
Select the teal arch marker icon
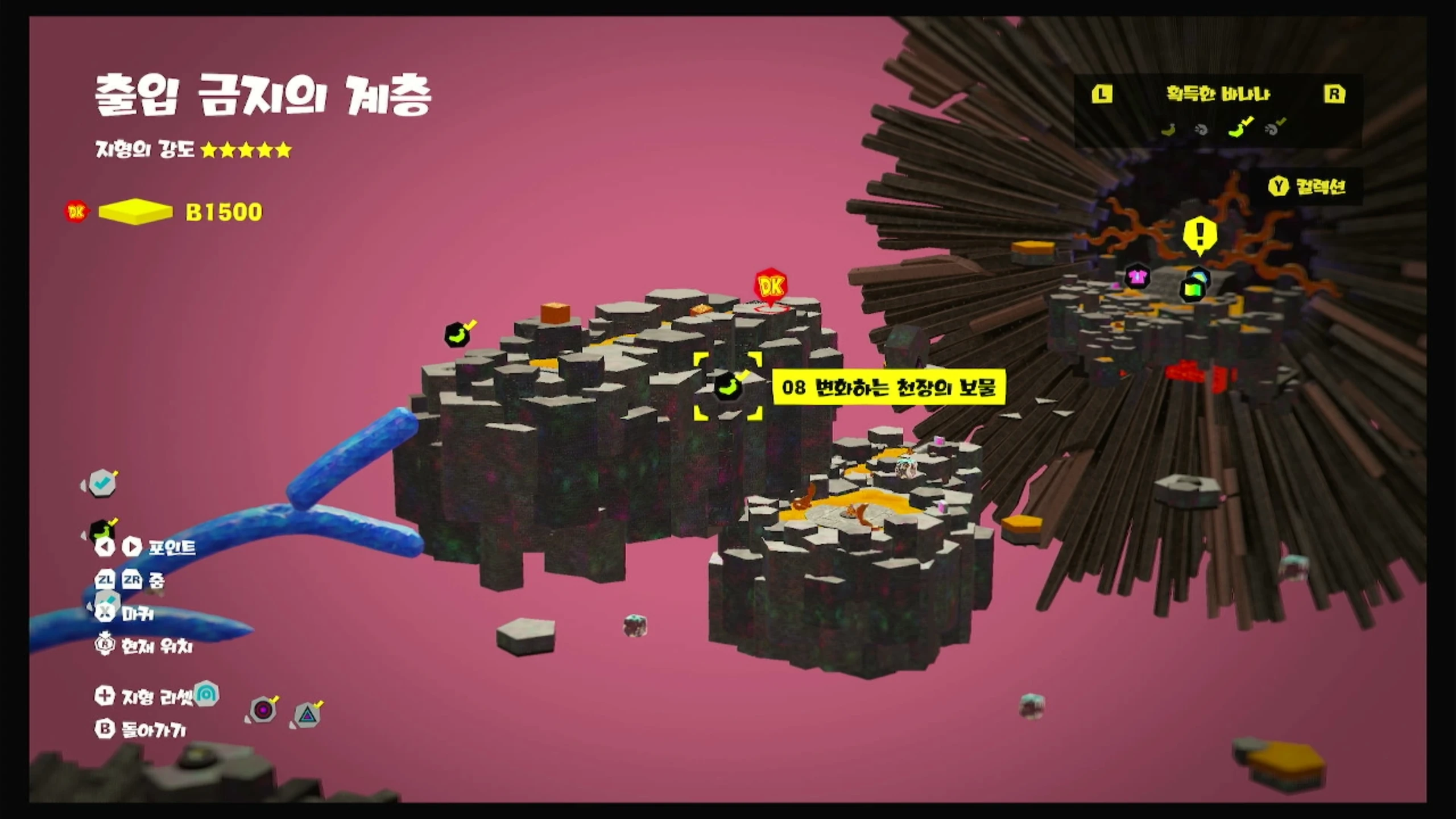tap(206, 694)
